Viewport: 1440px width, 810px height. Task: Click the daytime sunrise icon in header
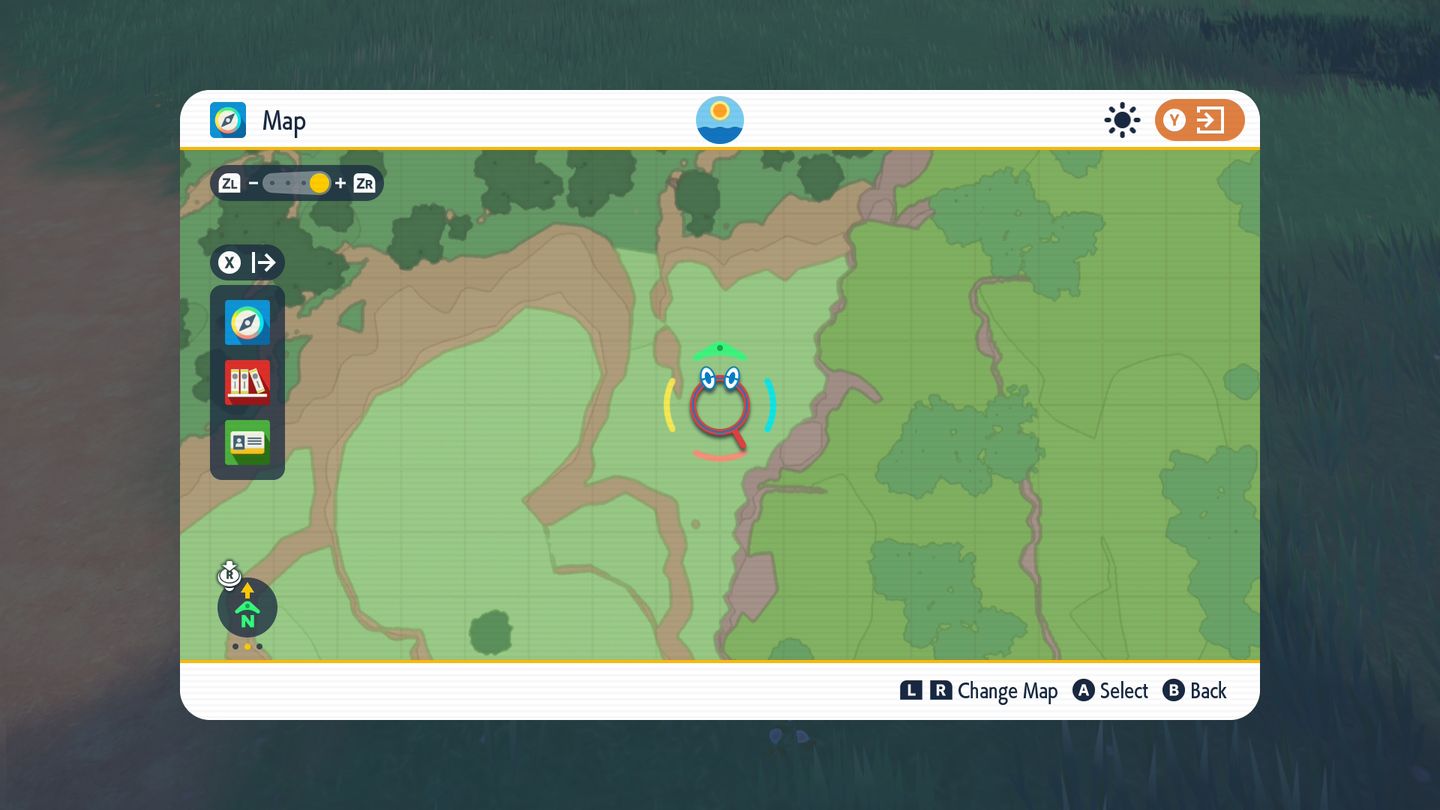720,120
